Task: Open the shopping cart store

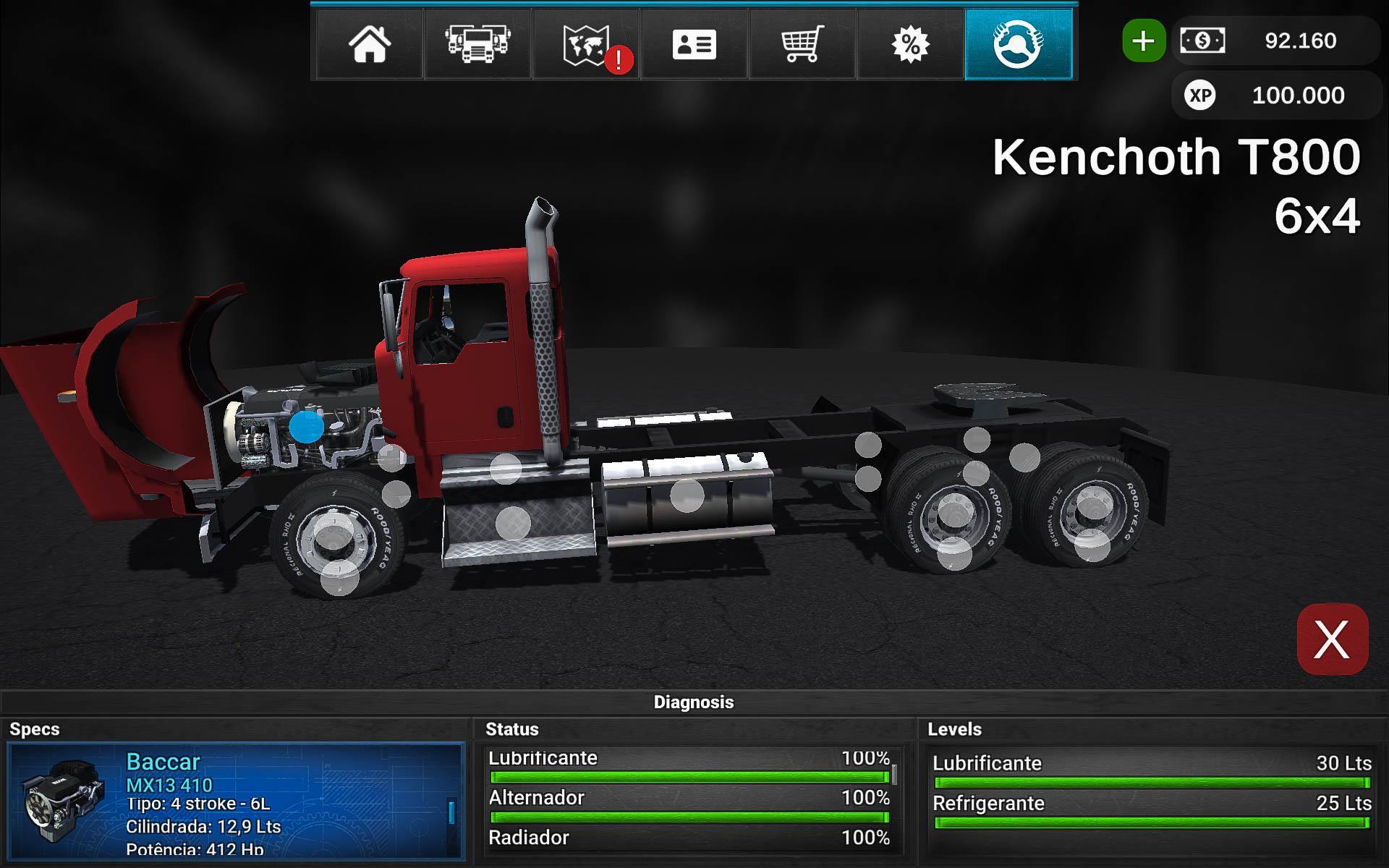Action: pyautogui.click(x=803, y=45)
